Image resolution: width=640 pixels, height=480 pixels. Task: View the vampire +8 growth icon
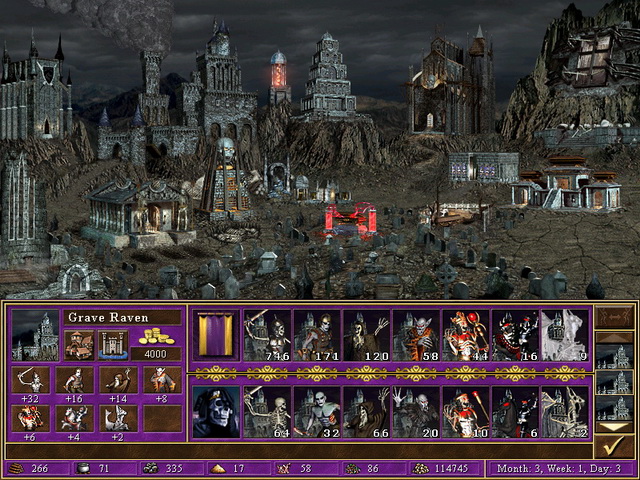click(162, 381)
